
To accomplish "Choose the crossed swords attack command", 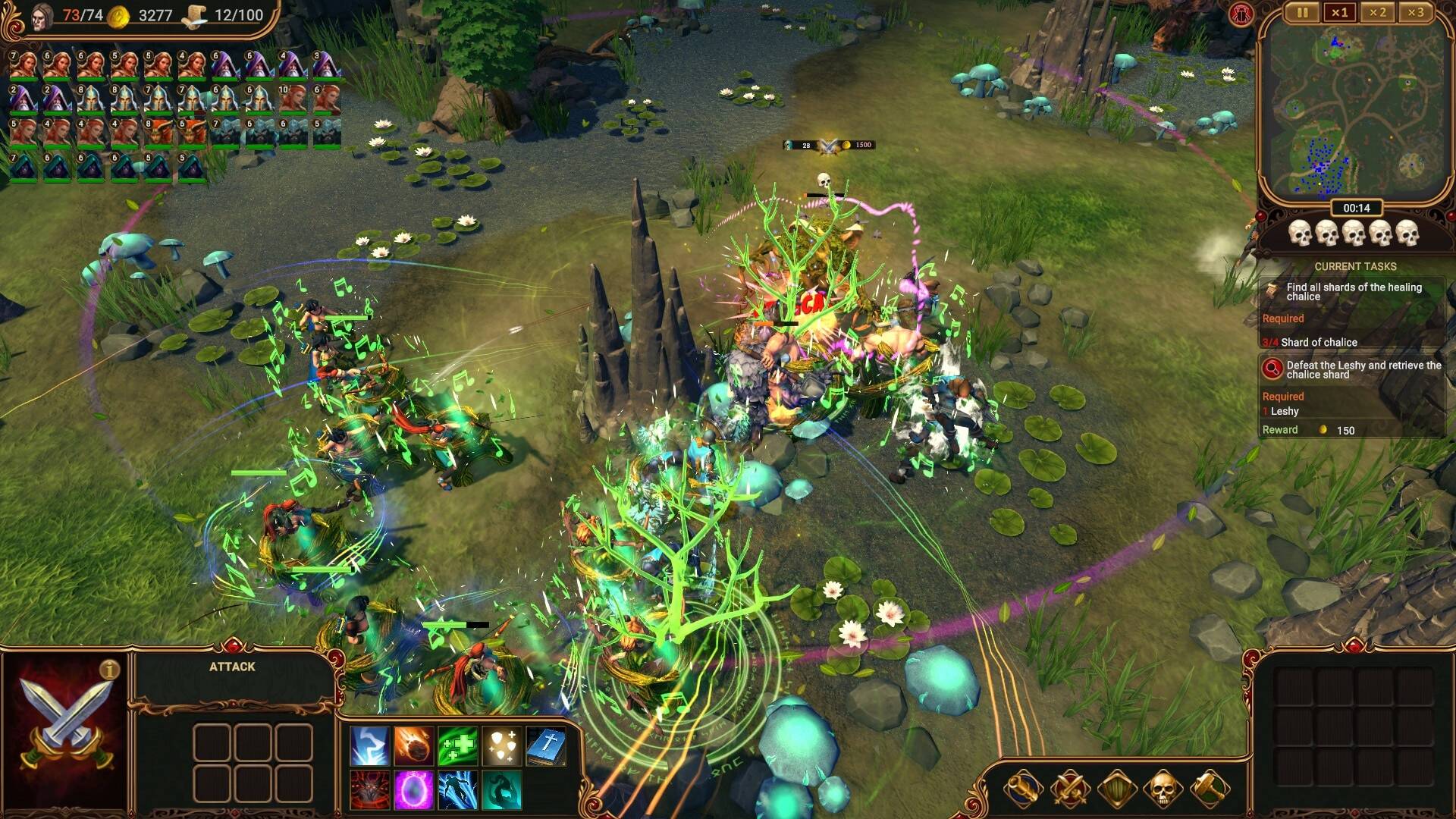I will pos(1070,789).
